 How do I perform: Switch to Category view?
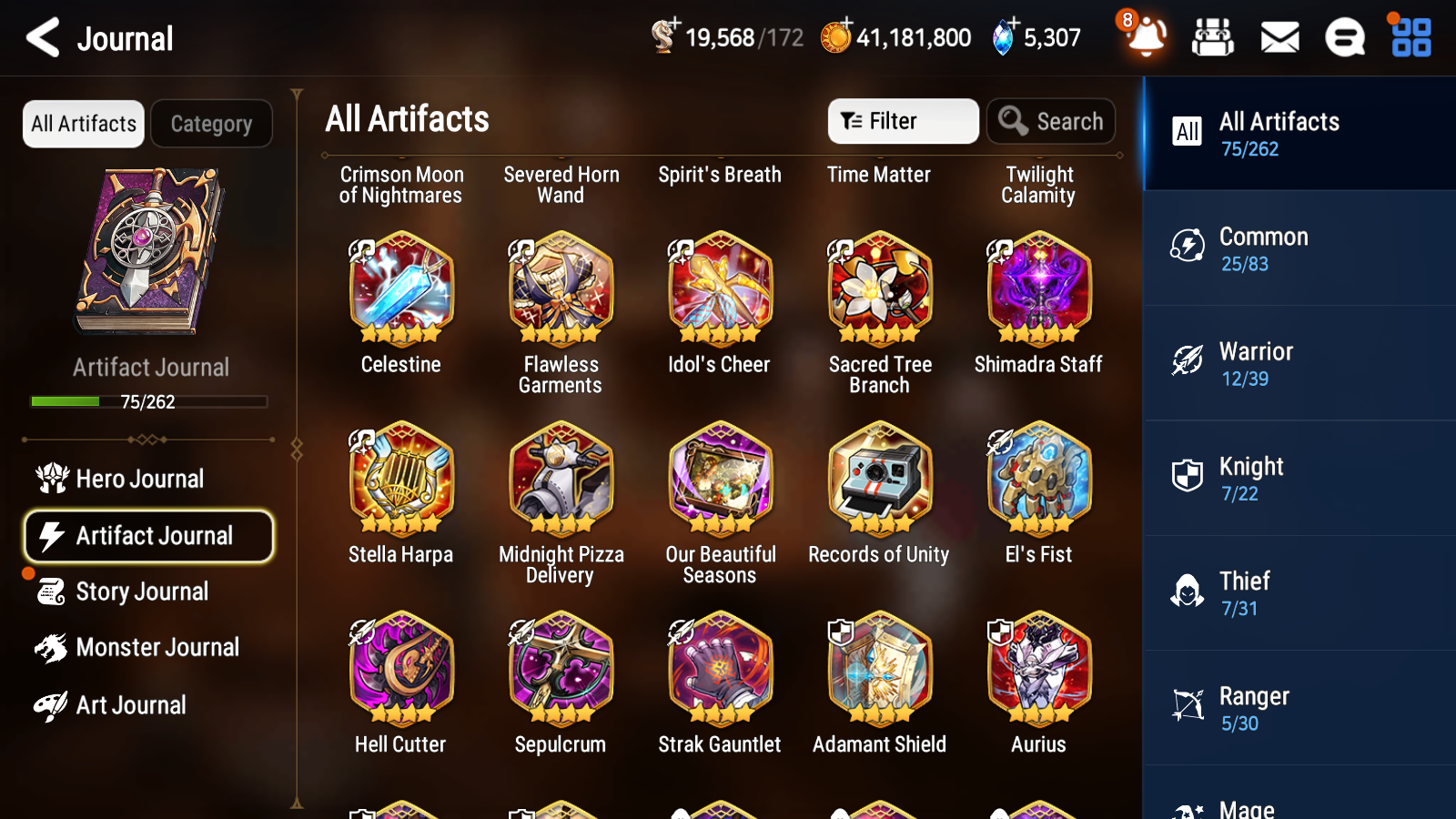[211, 124]
